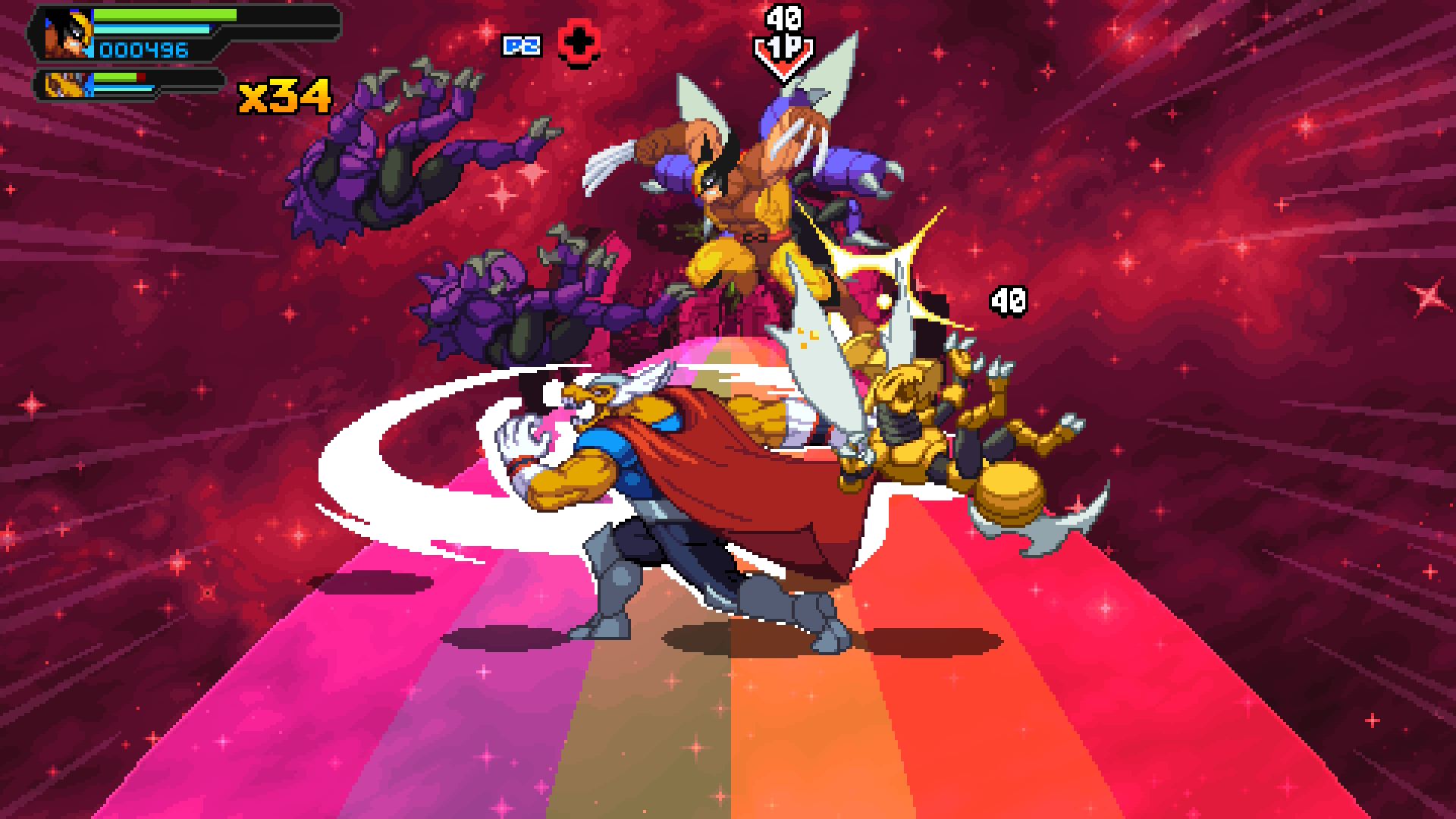1456x819 pixels.
Task: Click the red P2 join plus icon
Action: (x=580, y=44)
